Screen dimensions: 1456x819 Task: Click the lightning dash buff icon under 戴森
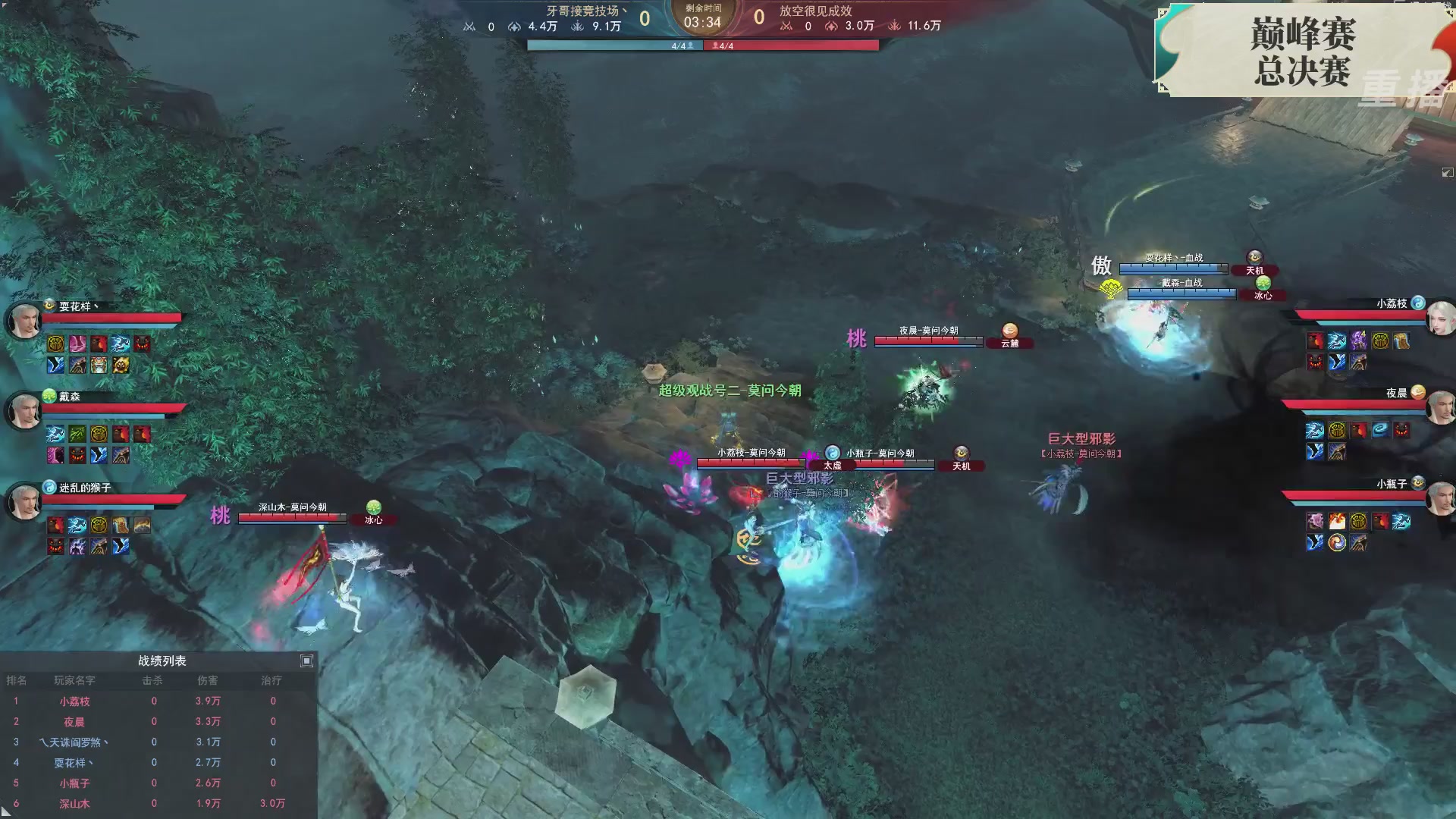55,432
